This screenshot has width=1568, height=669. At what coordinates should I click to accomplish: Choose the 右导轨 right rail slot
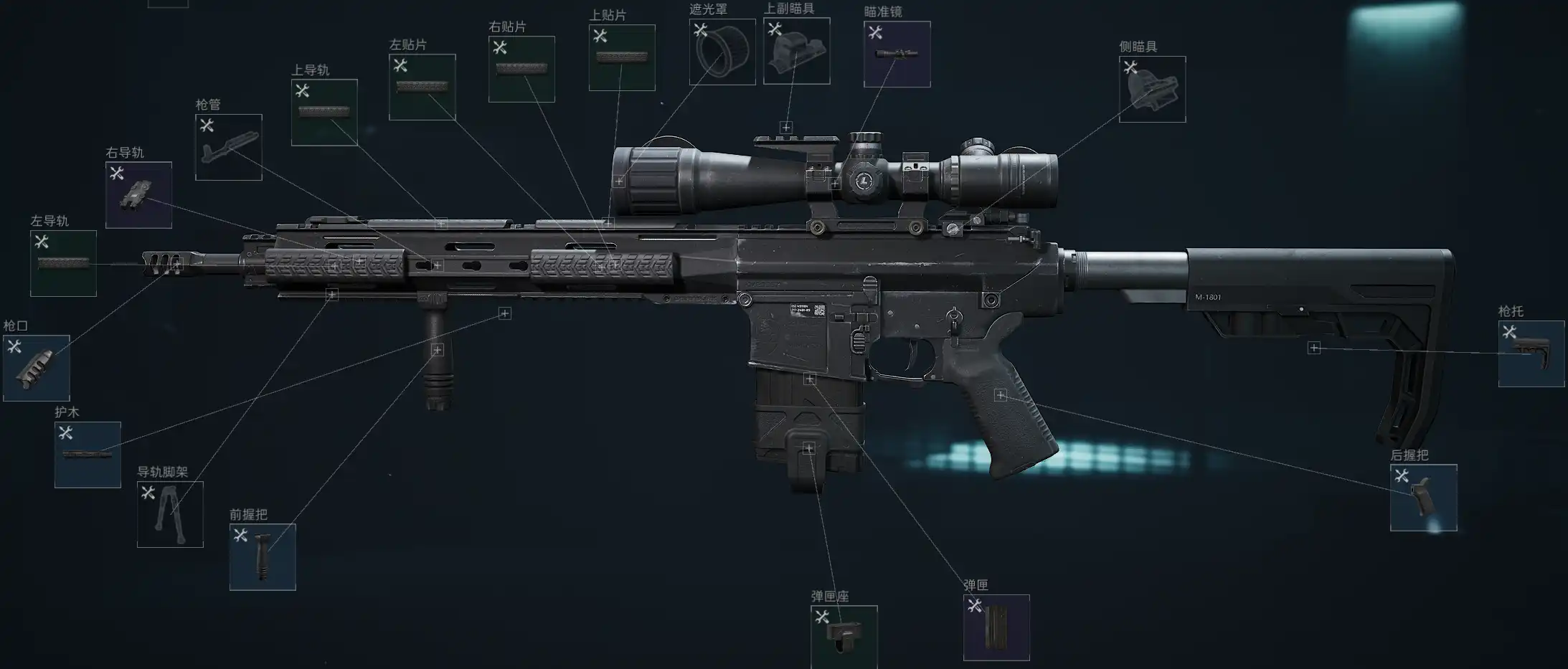138,195
